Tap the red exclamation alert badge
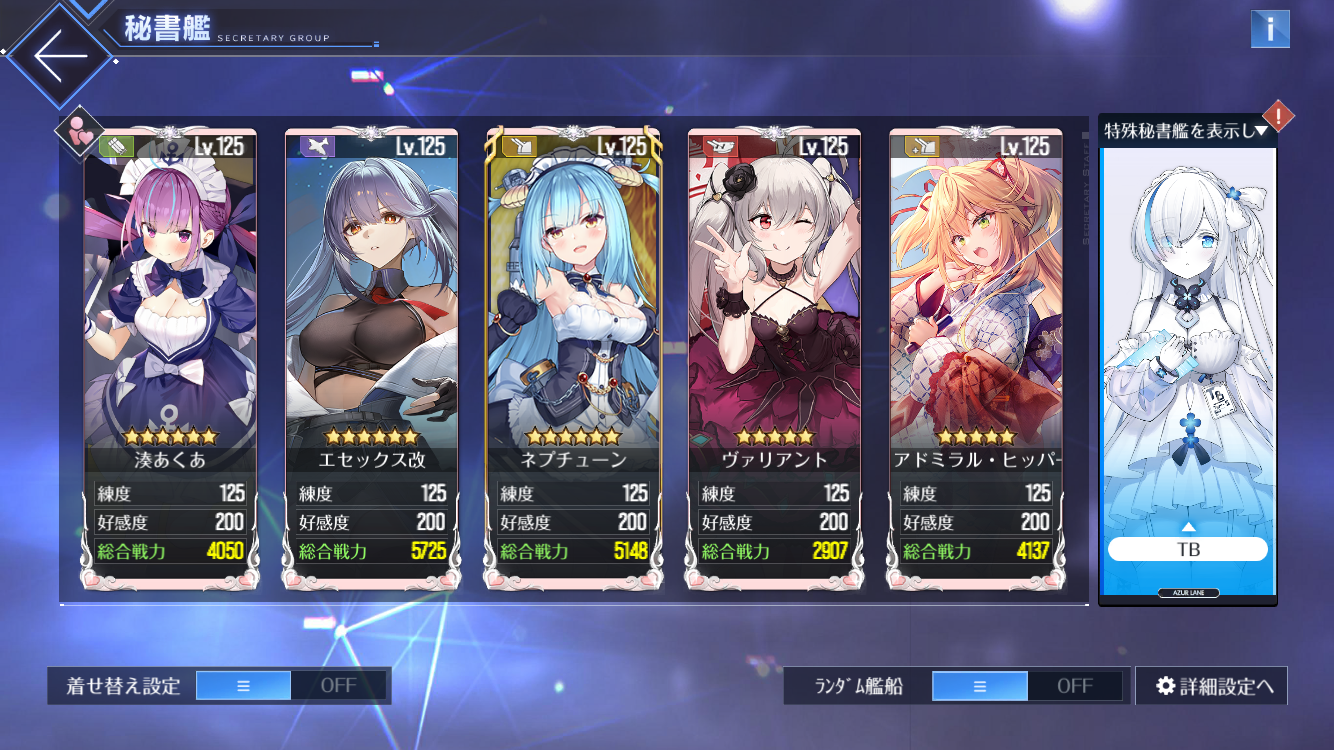This screenshot has height=750, width=1334. (x=1279, y=116)
